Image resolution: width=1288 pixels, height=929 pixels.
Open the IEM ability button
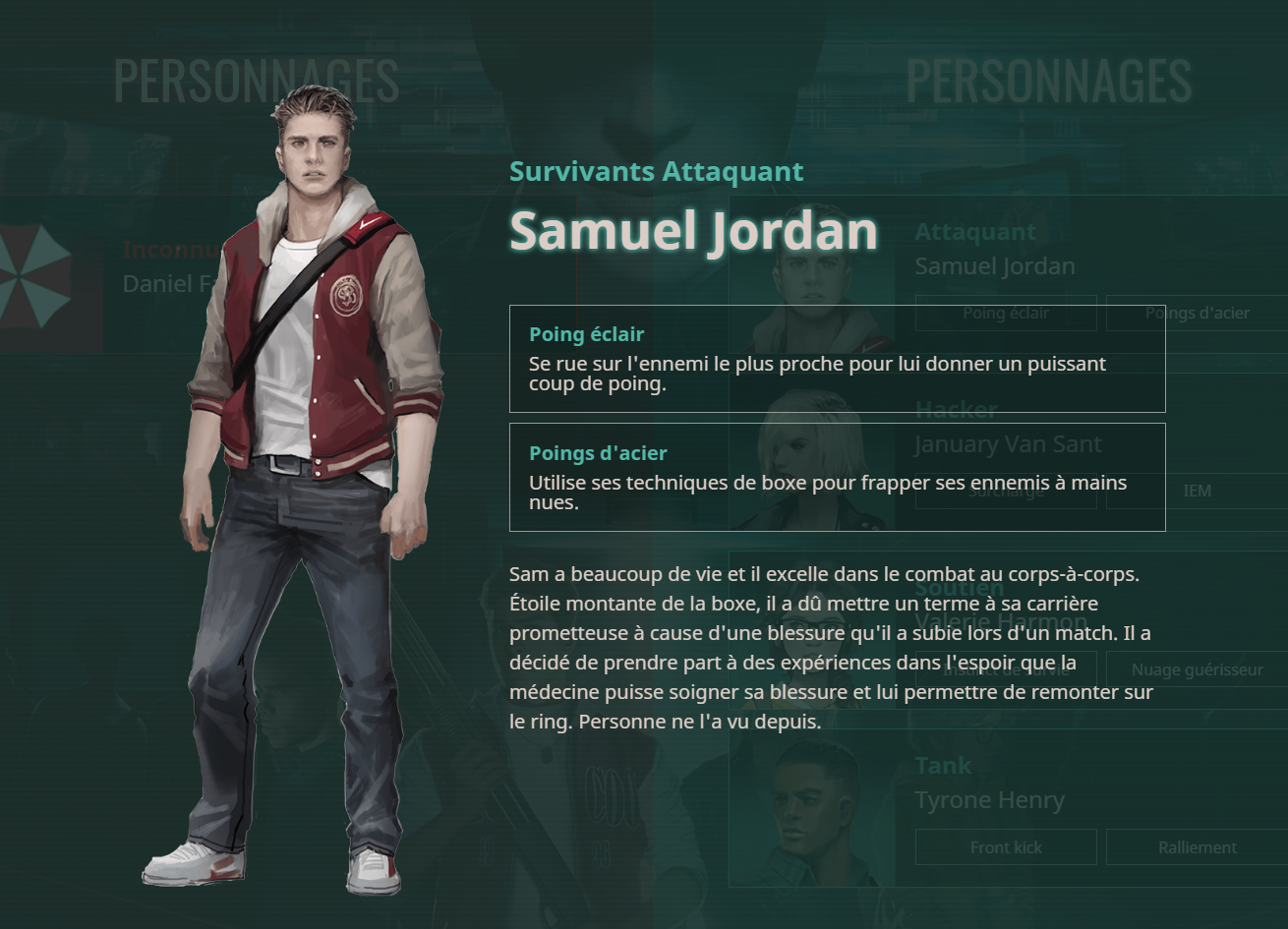pyautogui.click(x=1197, y=491)
